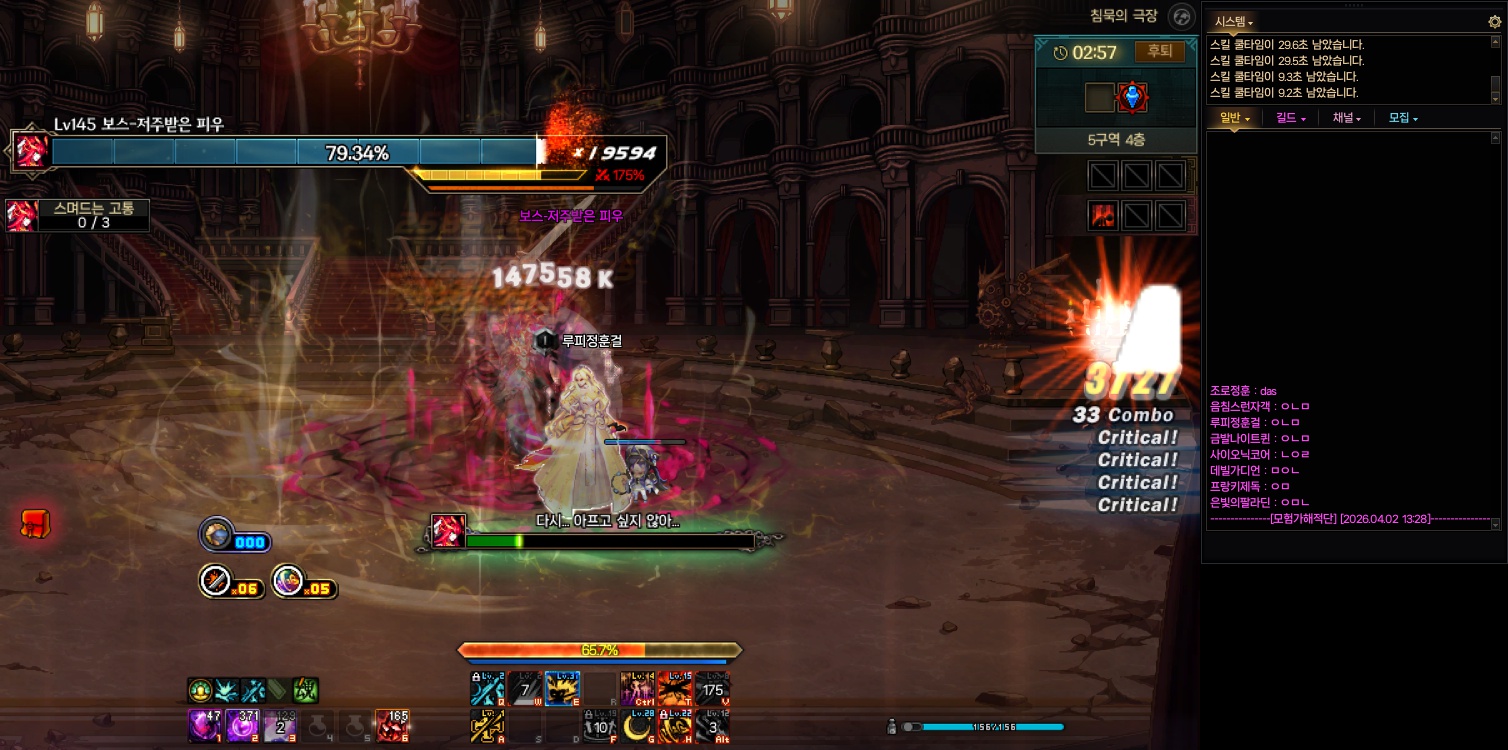Activate the yellow spiky creature skill on E
Viewport: 1508px width, 750px height.
[x=562, y=688]
